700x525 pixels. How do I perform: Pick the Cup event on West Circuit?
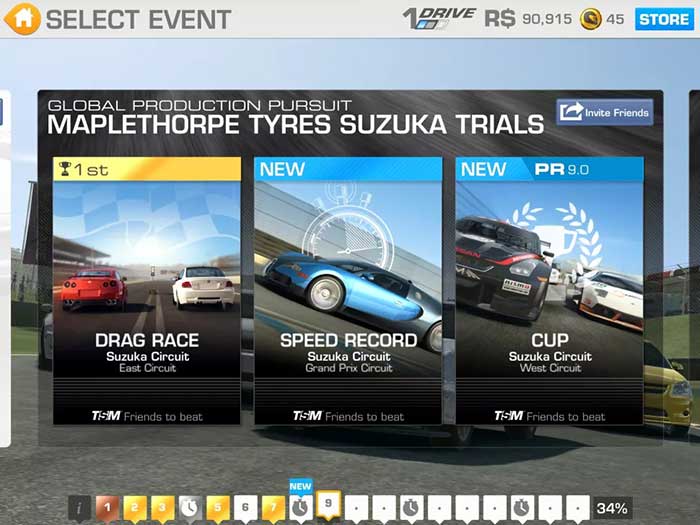549,290
